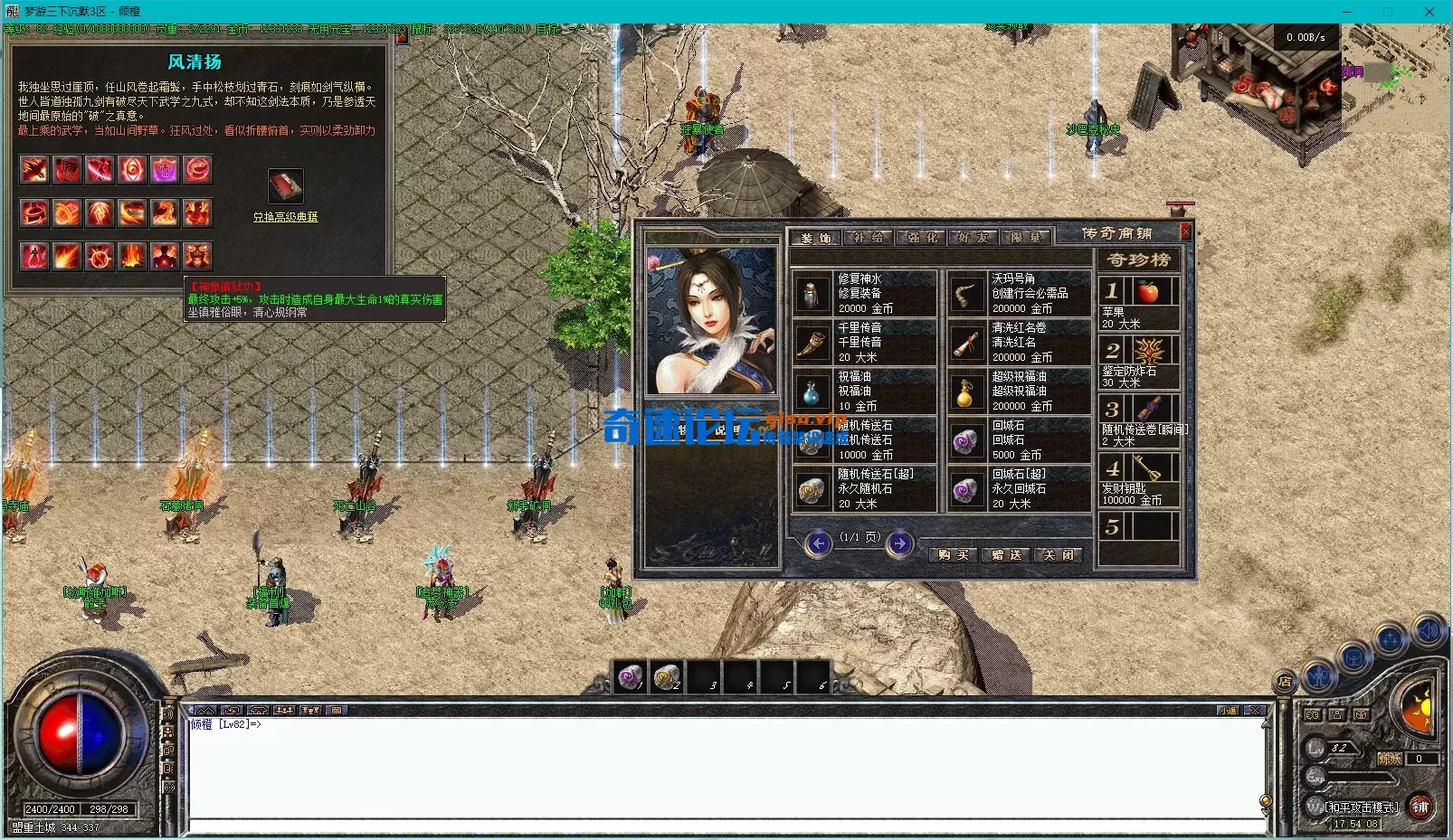Close the shop via the red X
Image resolution: width=1453 pixels, height=840 pixels.
click(x=1185, y=231)
